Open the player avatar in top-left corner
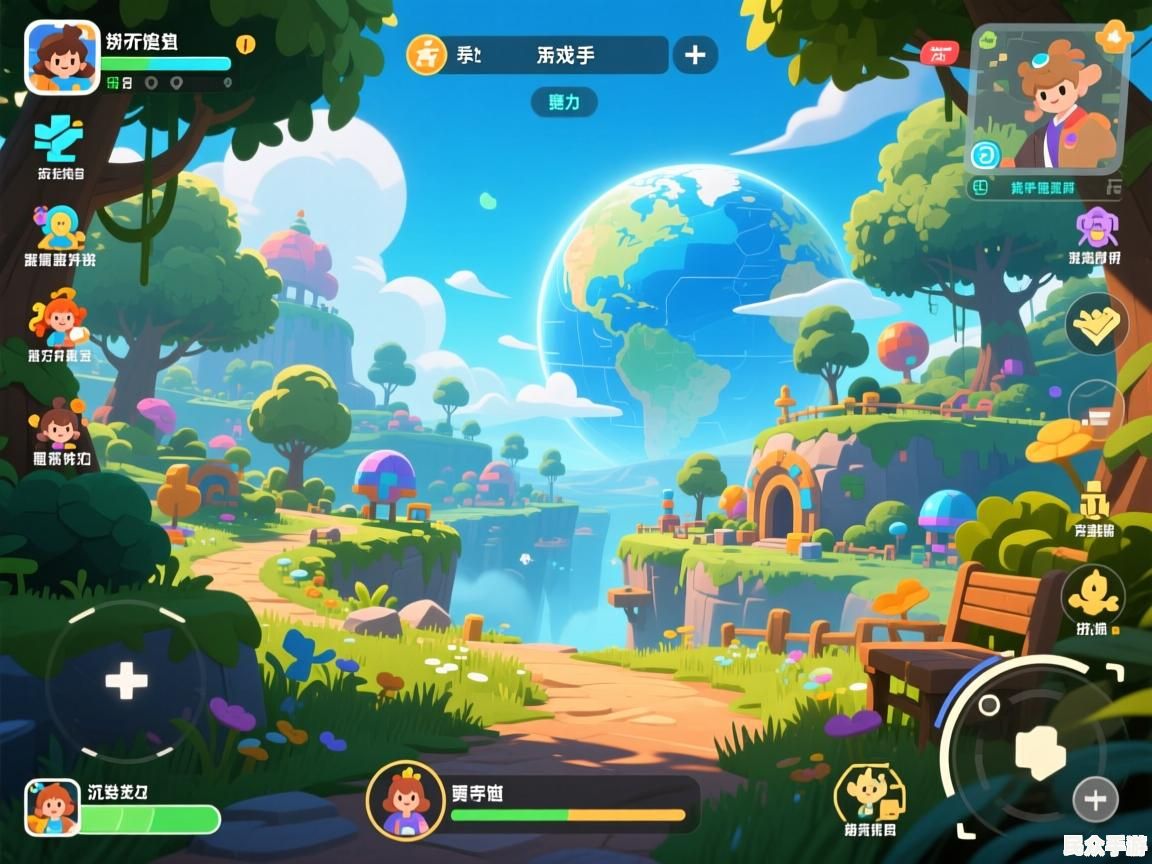Screen dimensions: 1152x864 pos(62,57)
